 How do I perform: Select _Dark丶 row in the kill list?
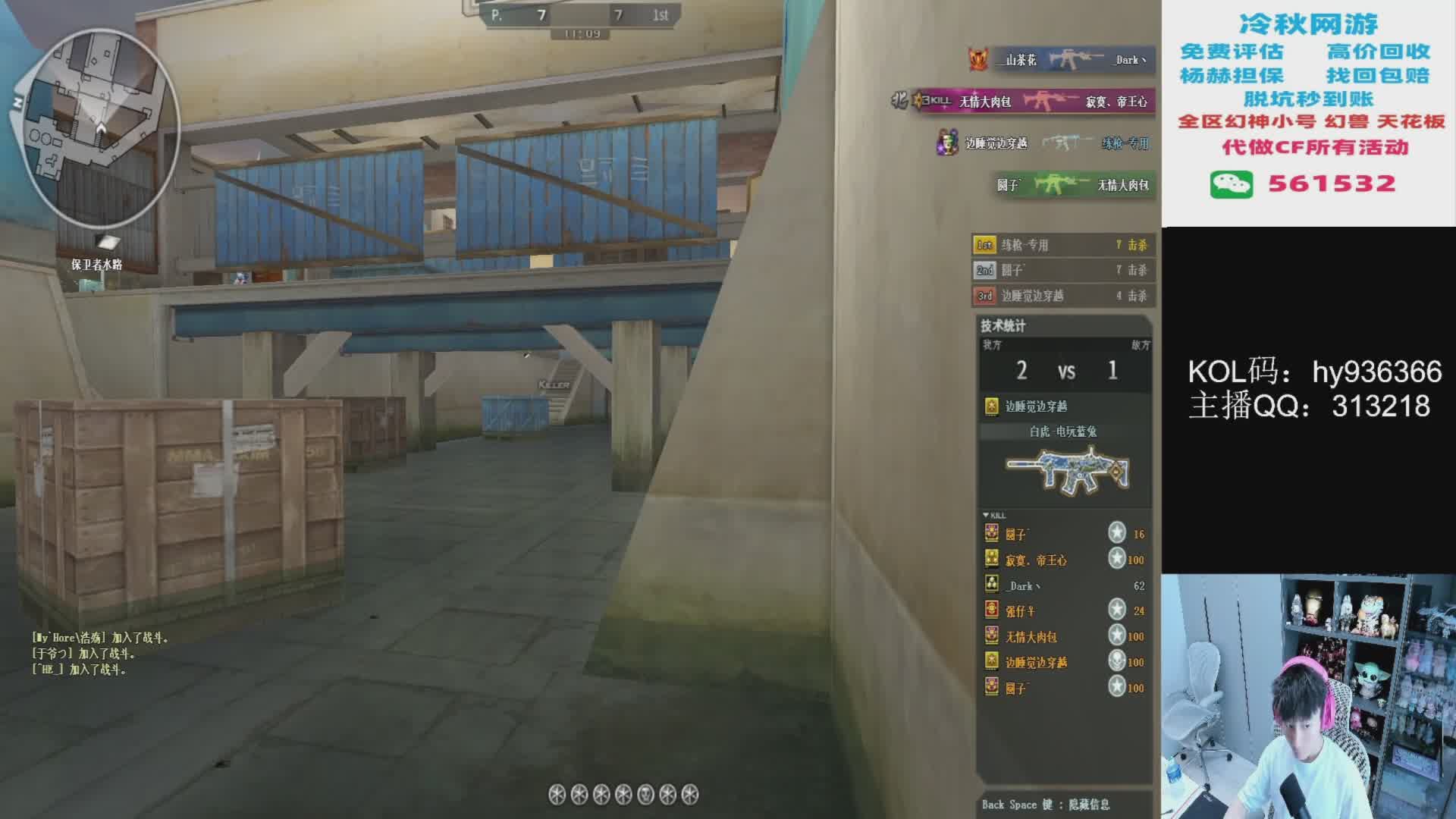pos(1062,585)
